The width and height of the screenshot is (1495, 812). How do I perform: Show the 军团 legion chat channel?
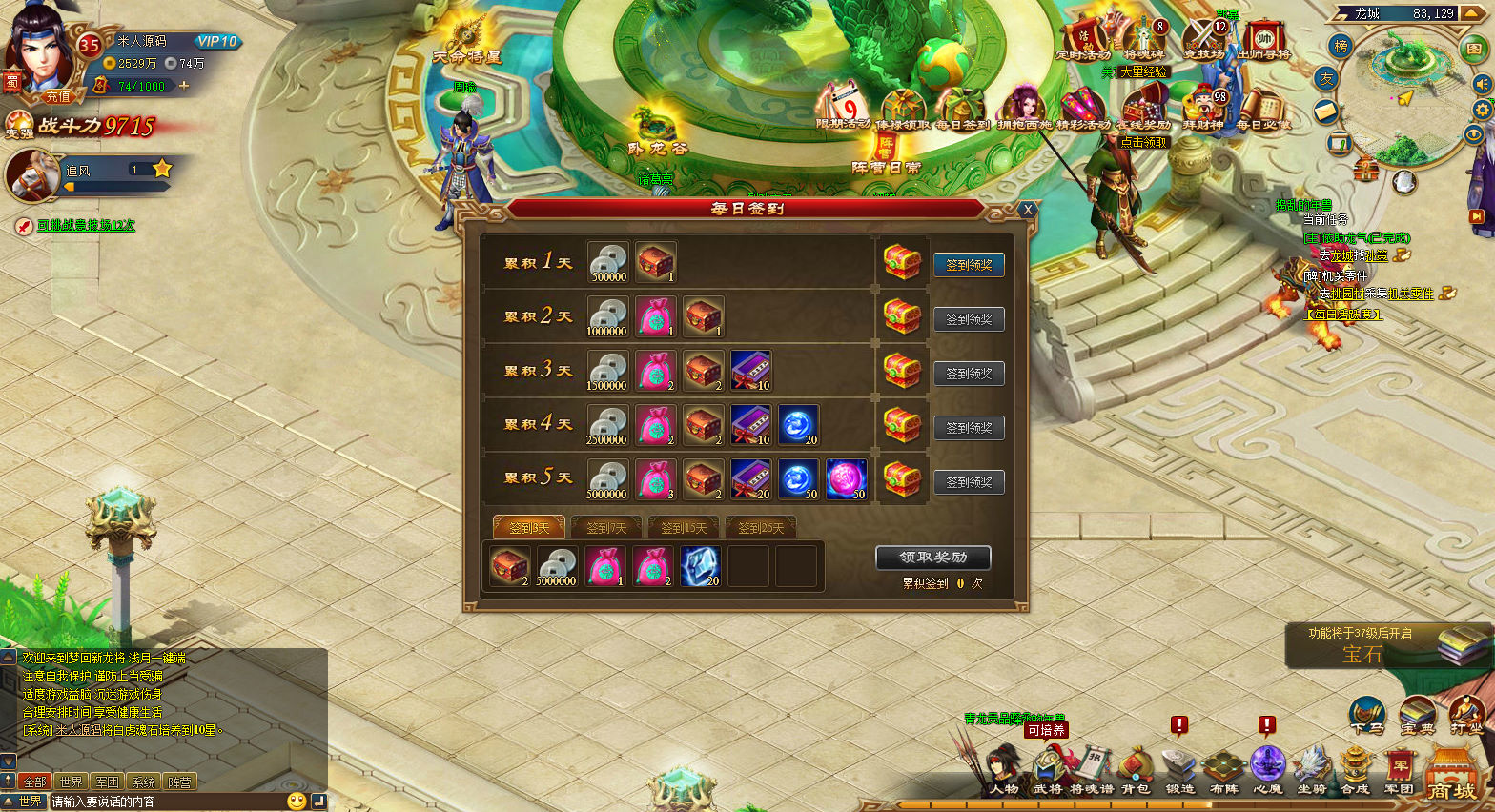[x=107, y=782]
